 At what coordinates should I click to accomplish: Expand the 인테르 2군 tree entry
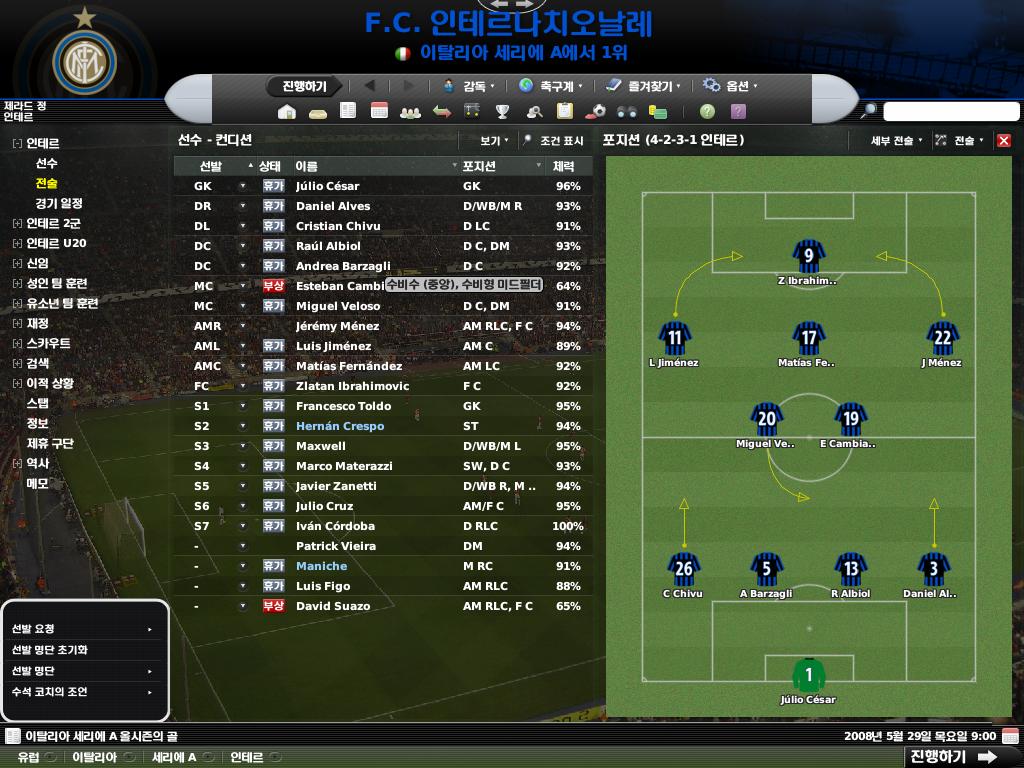pyautogui.click(x=17, y=224)
